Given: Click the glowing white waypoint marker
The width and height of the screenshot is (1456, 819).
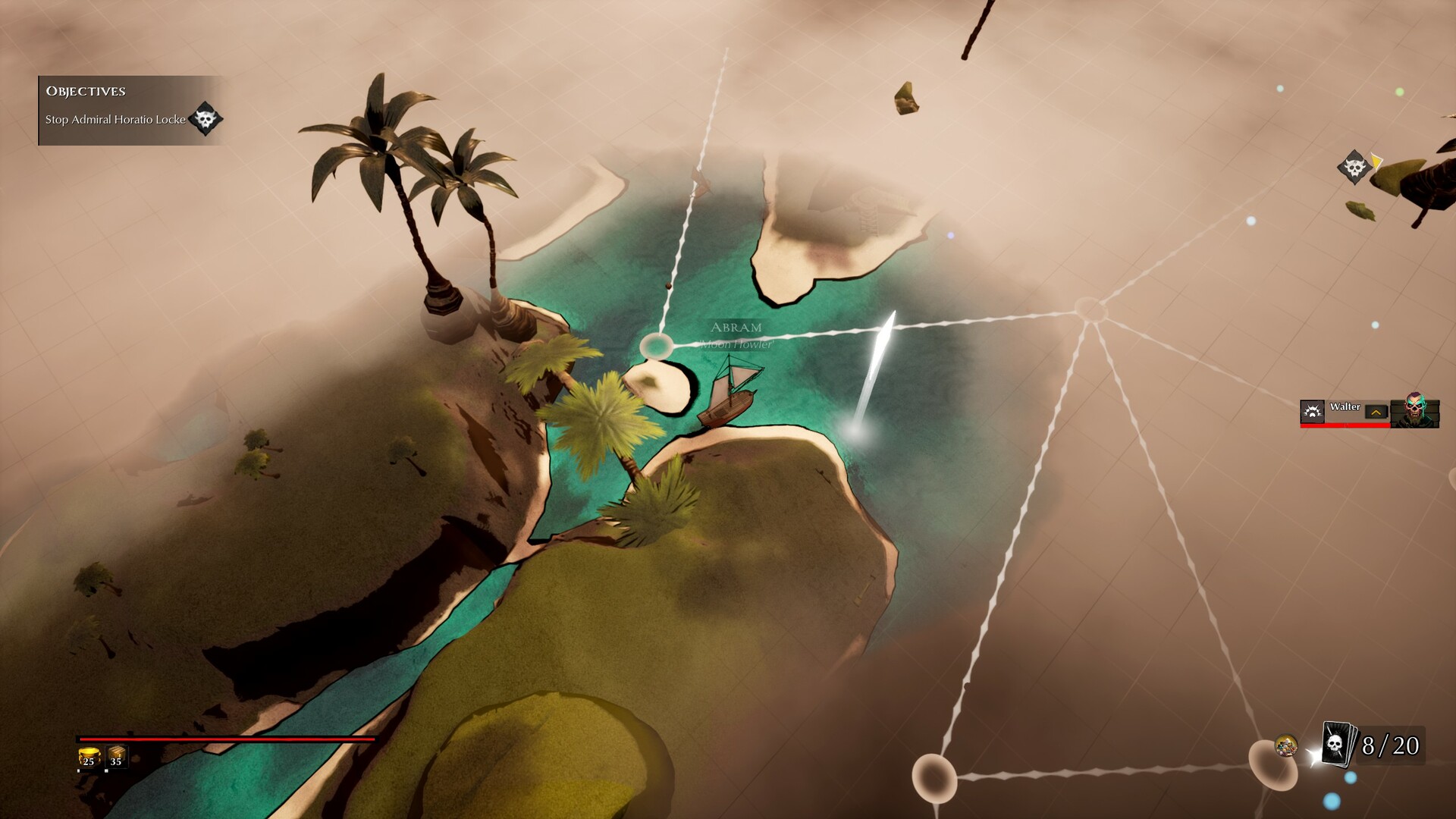Looking at the screenshot, I should pos(859,430).
